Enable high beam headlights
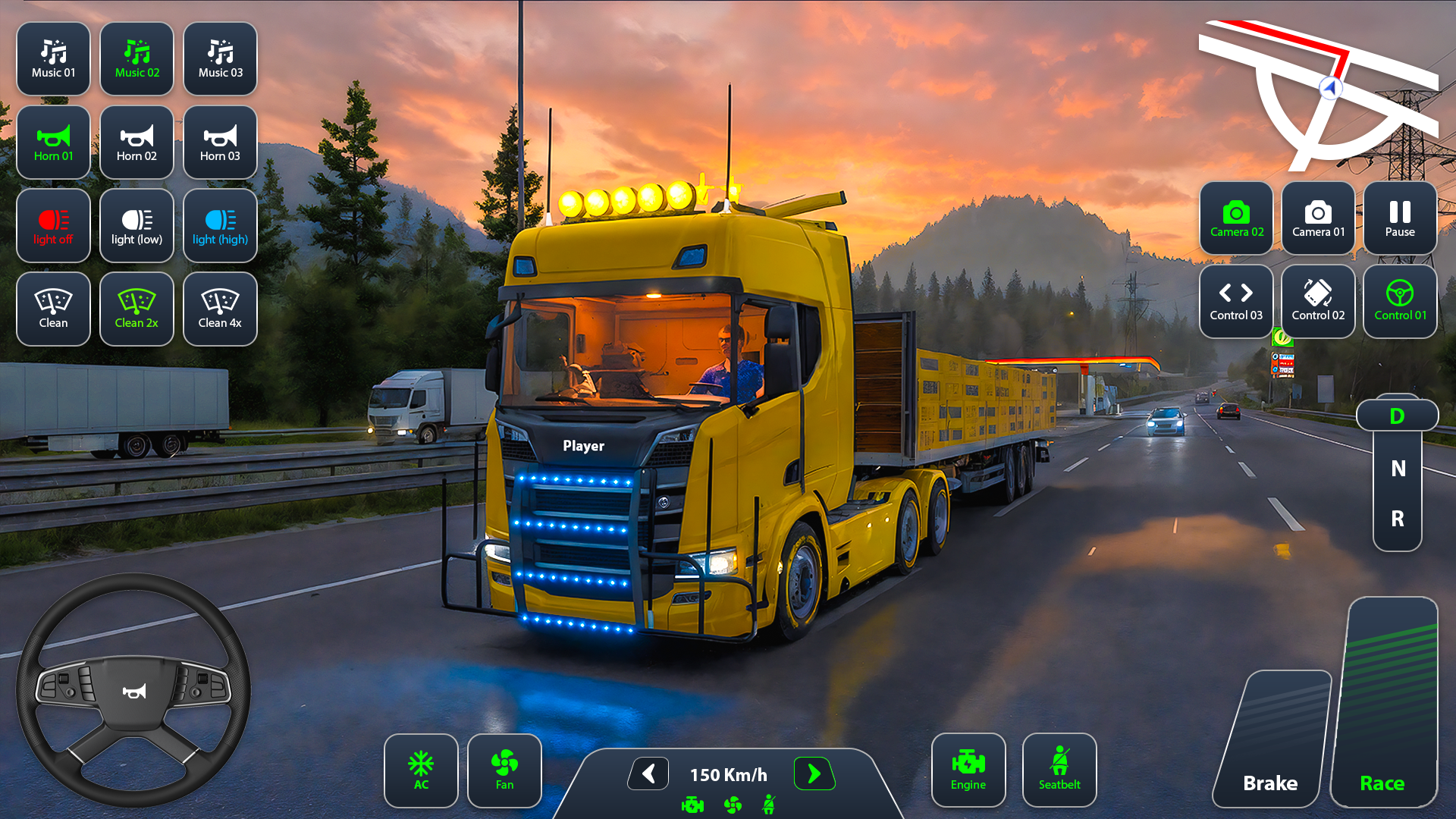The width and height of the screenshot is (1456, 819). click(x=220, y=225)
